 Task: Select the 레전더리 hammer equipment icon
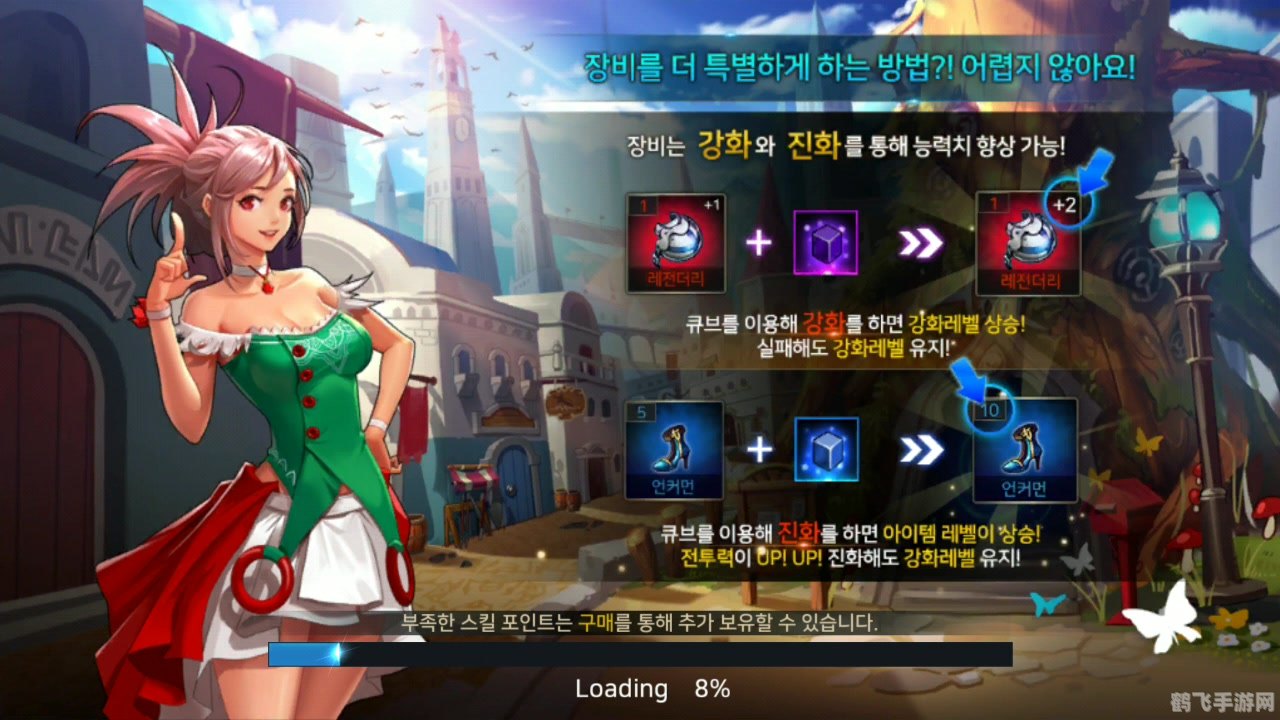point(674,243)
